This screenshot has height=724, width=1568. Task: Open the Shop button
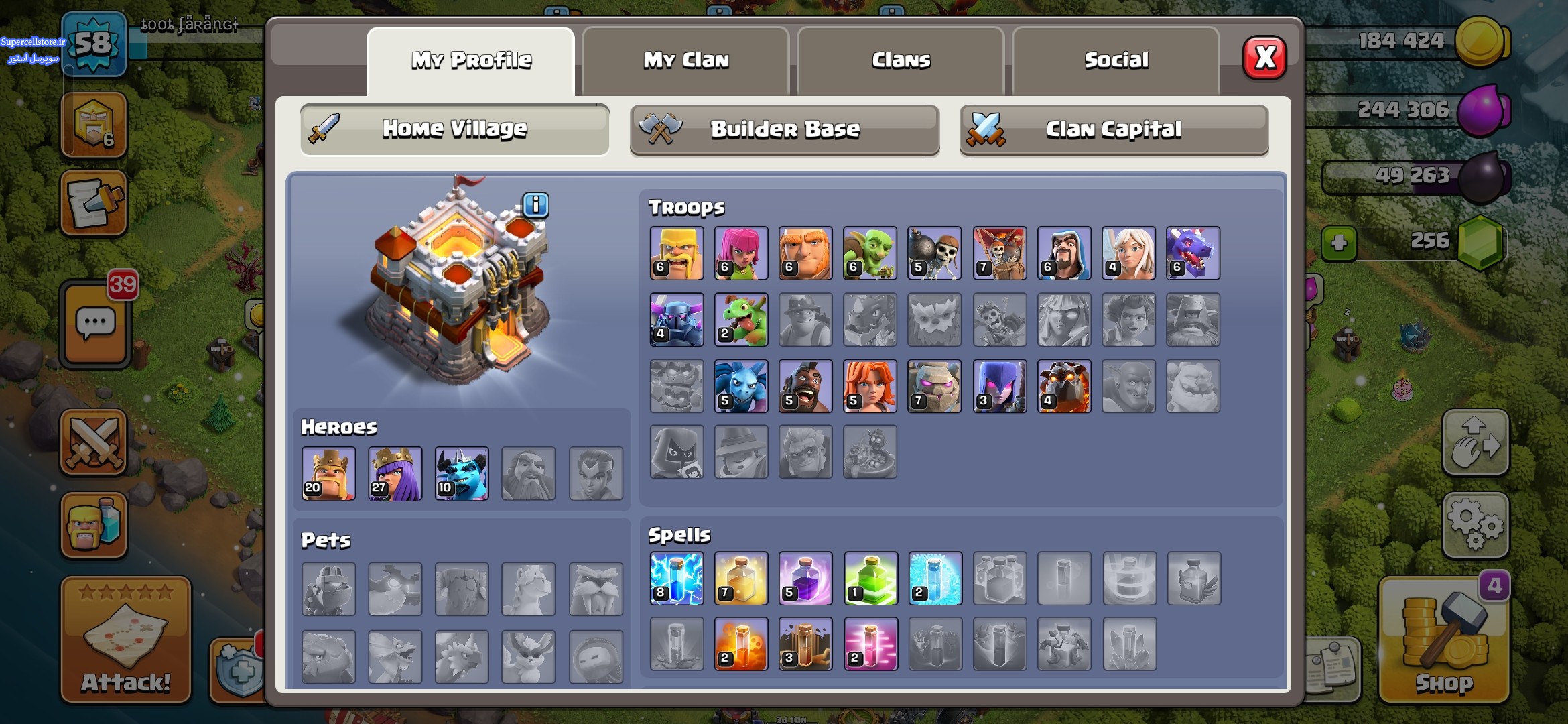1443,642
